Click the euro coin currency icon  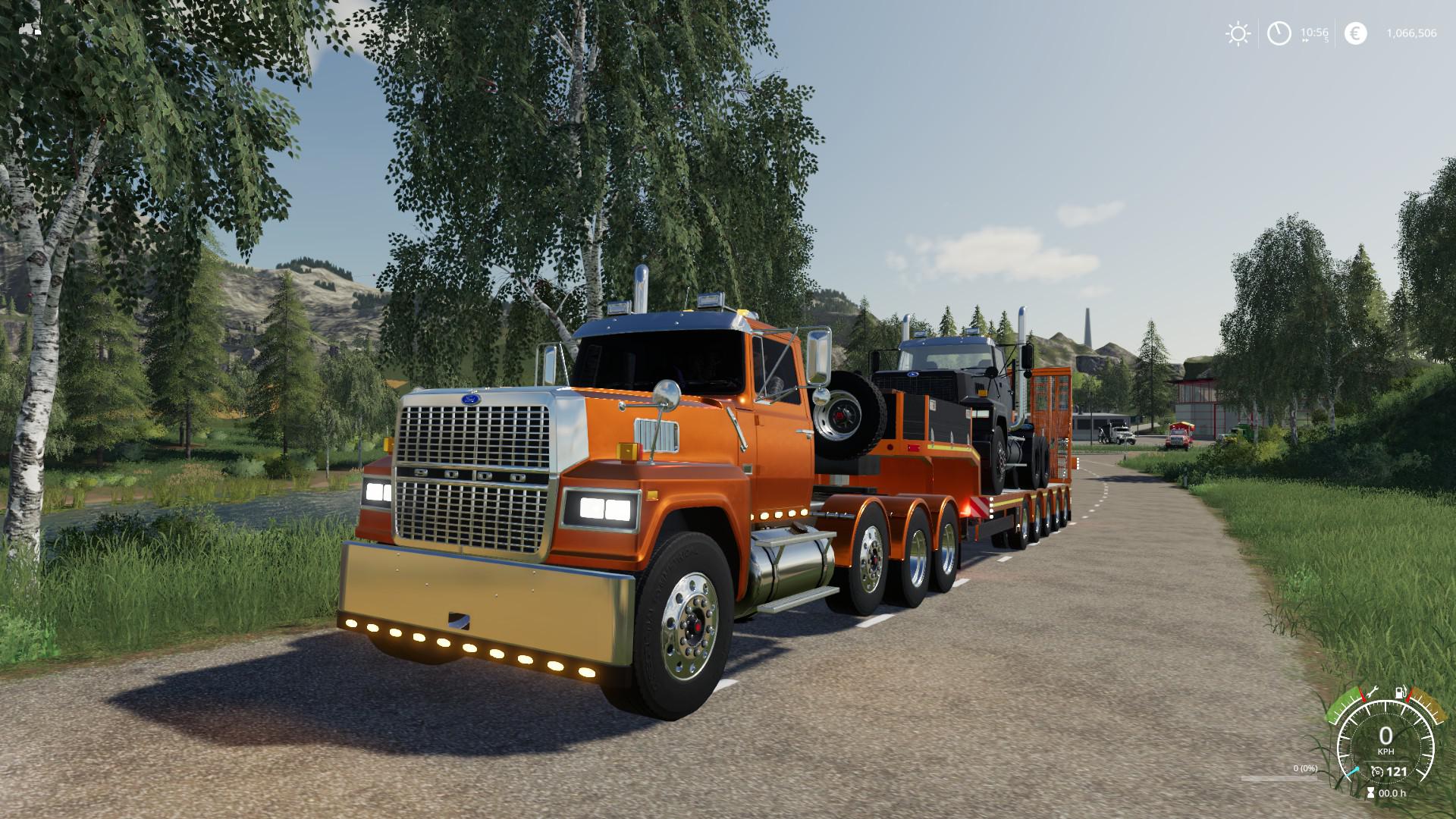coord(1356,33)
